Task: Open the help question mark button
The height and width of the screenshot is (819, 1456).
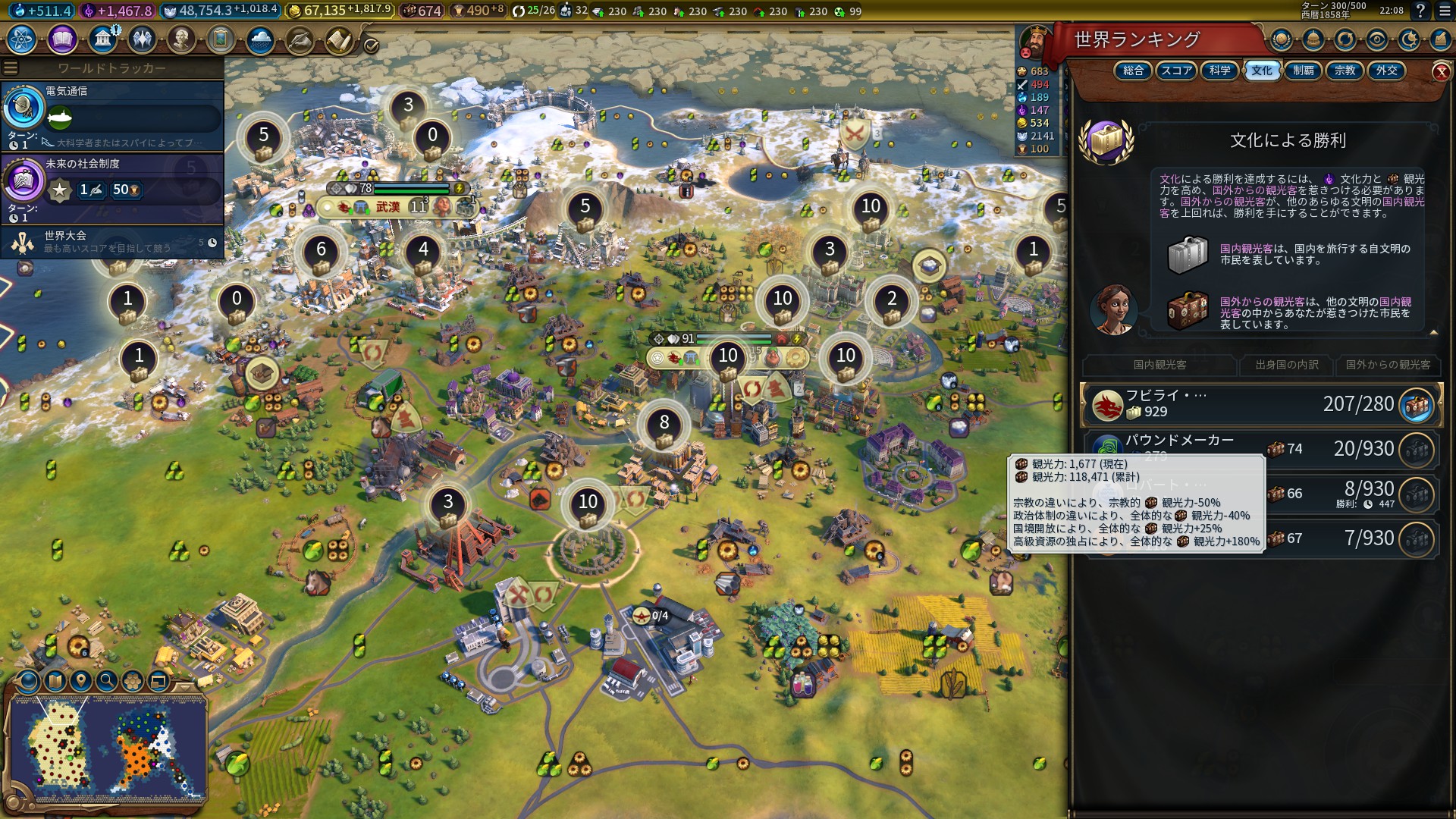Action: click(x=1420, y=11)
